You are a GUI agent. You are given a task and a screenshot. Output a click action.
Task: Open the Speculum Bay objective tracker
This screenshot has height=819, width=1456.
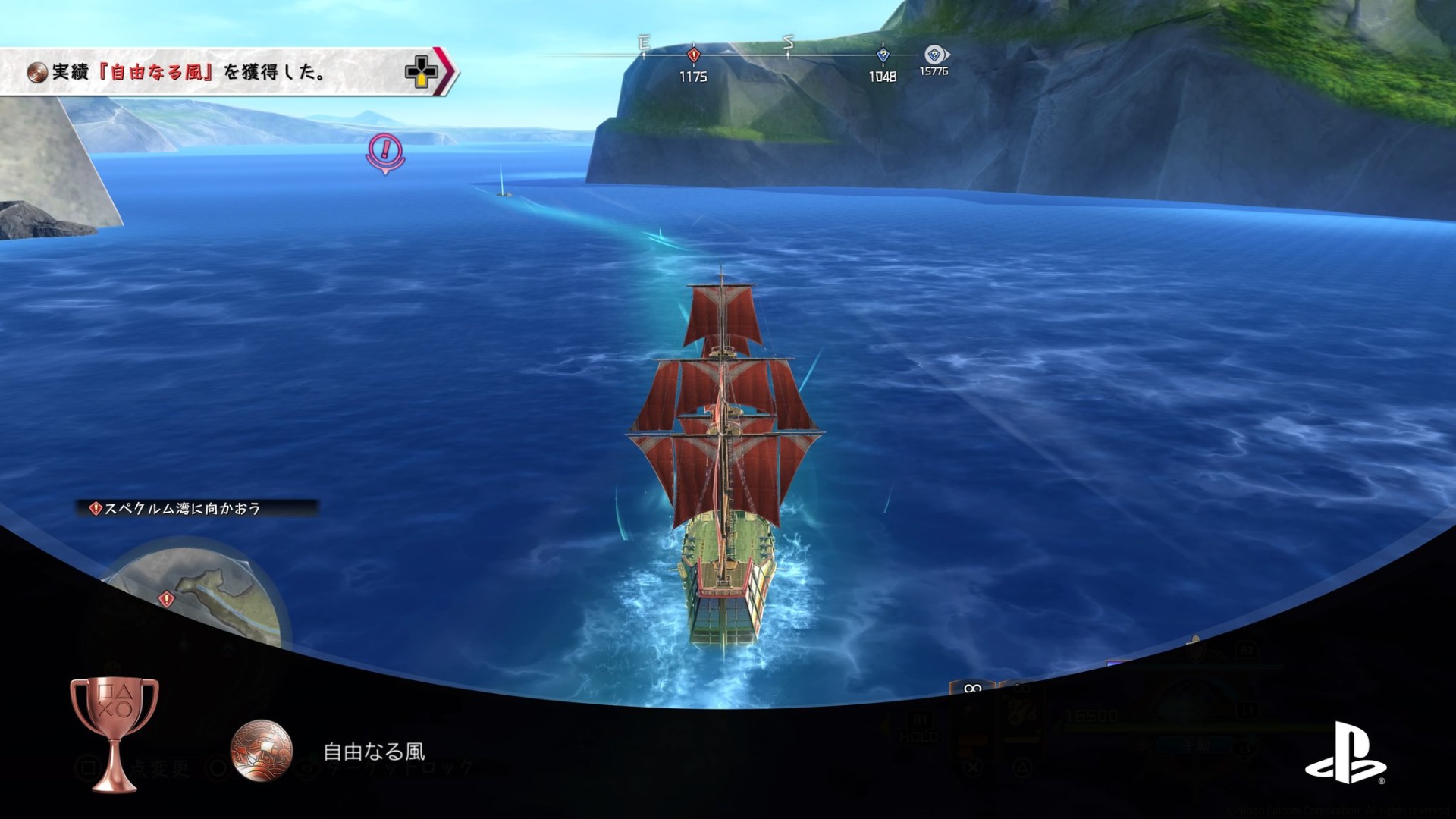[196, 508]
